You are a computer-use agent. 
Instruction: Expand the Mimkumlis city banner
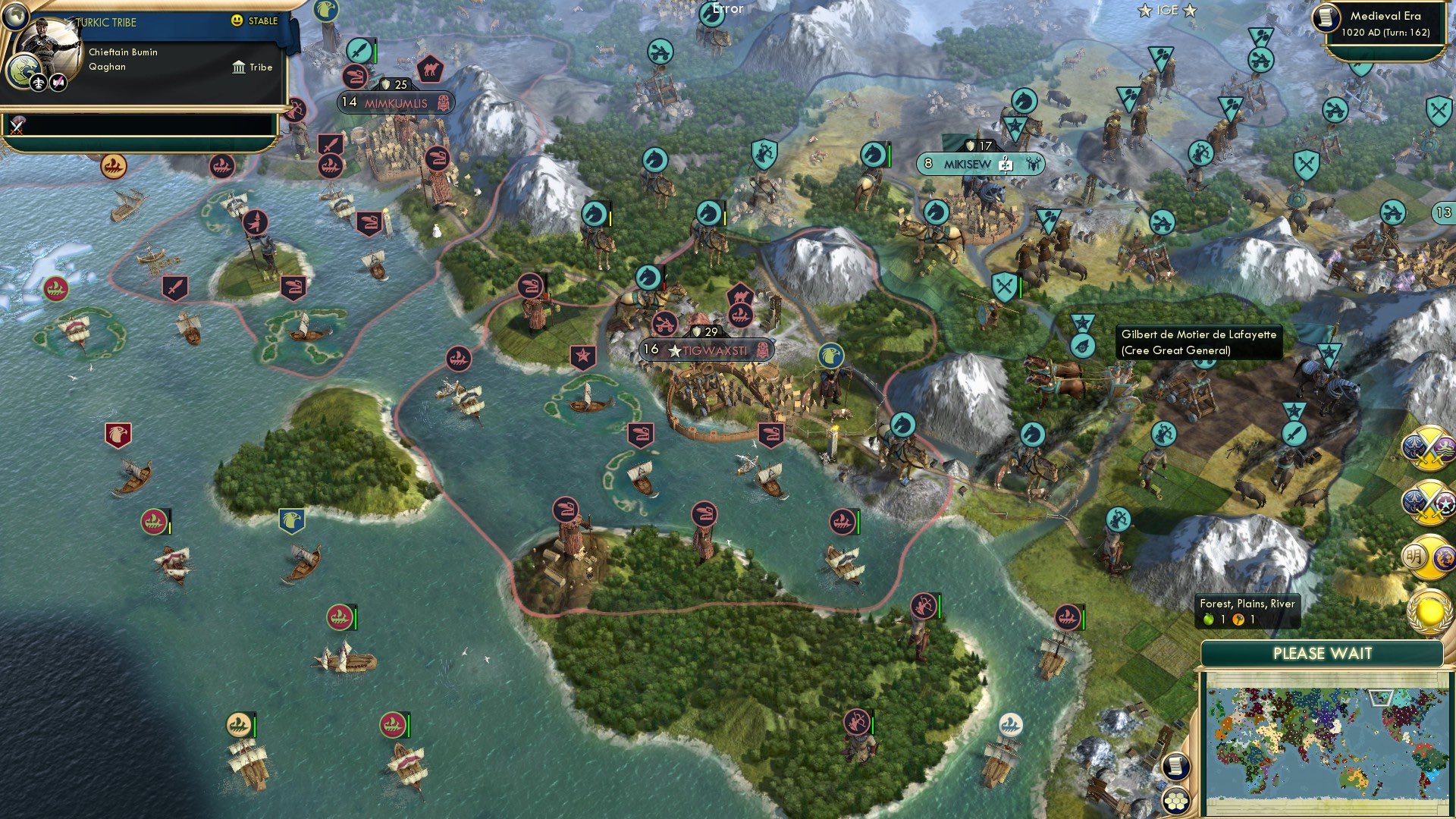tap(395, 103)
